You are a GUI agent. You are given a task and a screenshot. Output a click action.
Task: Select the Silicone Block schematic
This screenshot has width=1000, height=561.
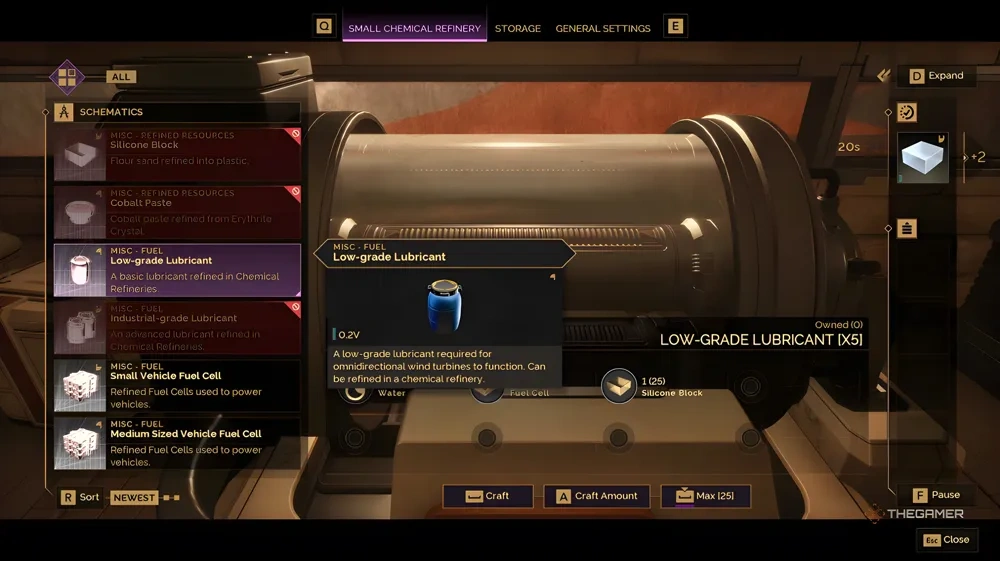(x=177, y=154)
